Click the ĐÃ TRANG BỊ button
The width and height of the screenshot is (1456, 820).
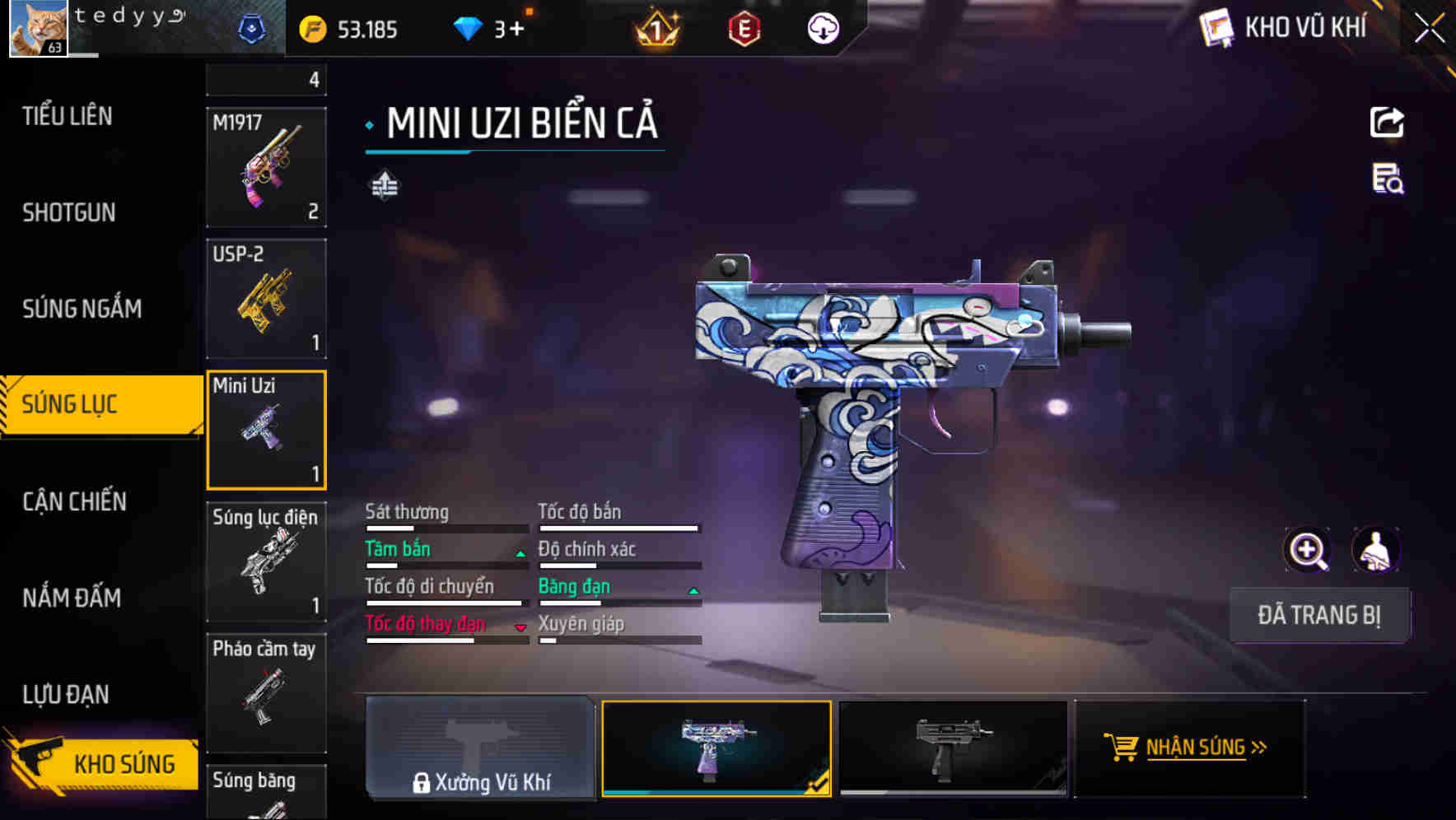[x=1318, y=615]
